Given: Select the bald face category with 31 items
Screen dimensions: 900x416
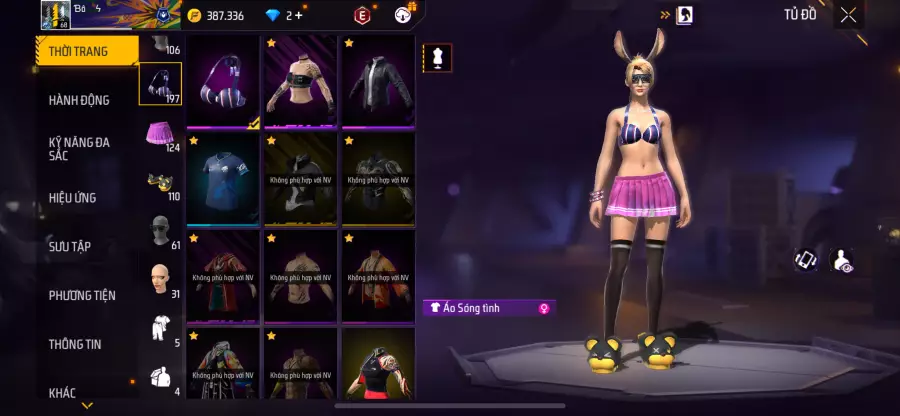Looking at the screenshot, I should pyautogui.click(x=159, y=280).
